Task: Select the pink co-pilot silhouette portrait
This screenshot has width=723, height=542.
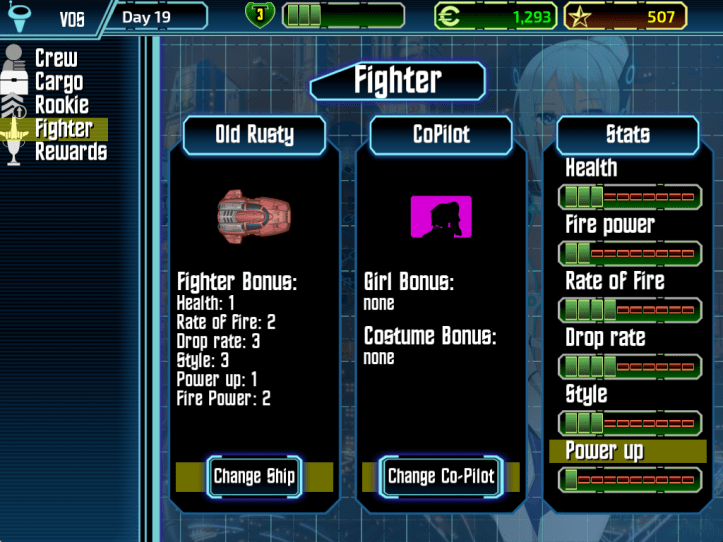Action: point(440,217)
